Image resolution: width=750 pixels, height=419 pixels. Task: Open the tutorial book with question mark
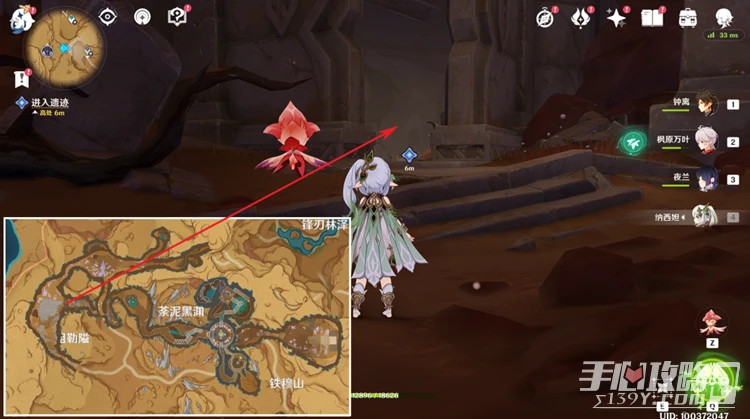(x=178, y=16)
